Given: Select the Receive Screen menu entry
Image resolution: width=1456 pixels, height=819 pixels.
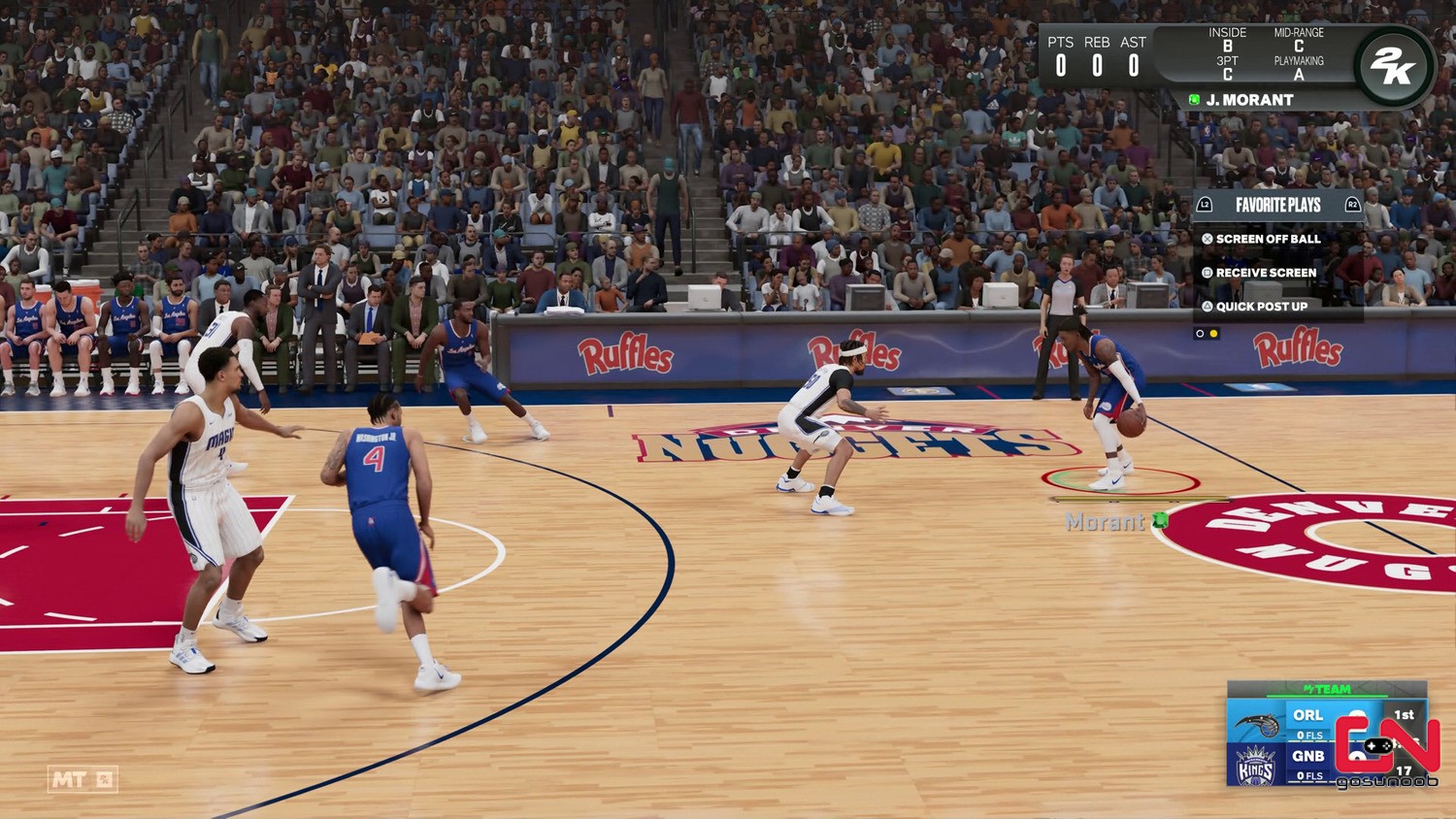Looking at the screenshot, I should [x=1267, y=273].
